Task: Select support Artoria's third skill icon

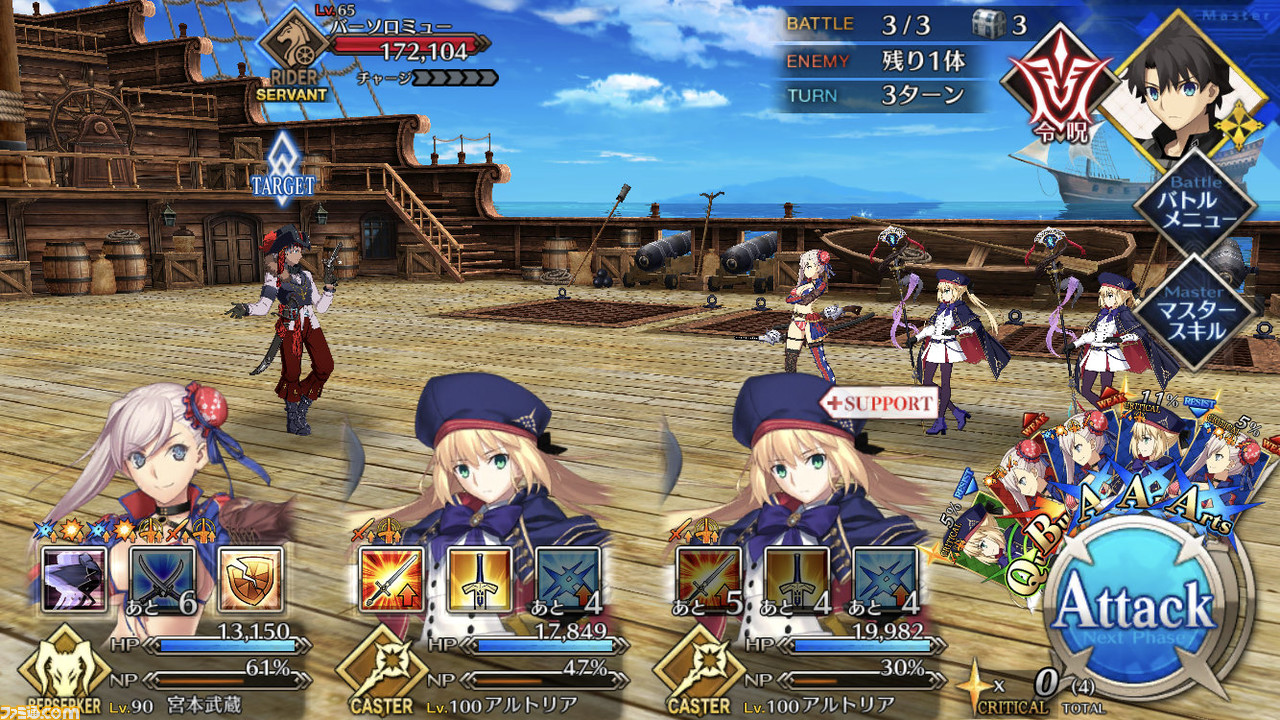Action: click(884, 579)
